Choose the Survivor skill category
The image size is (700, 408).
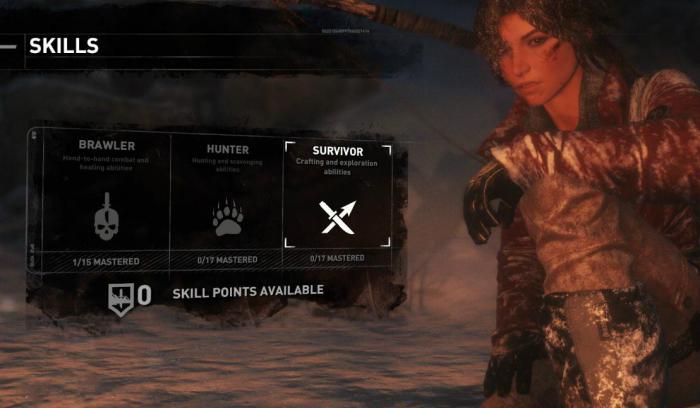click(x=337, y=201)
